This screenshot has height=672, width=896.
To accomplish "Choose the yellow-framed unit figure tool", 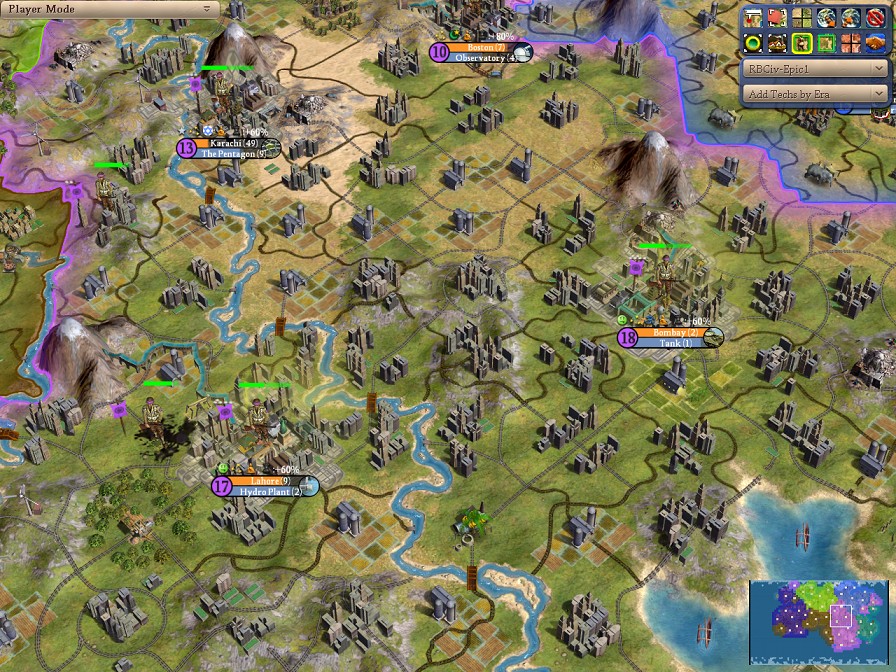I will 802,43.
